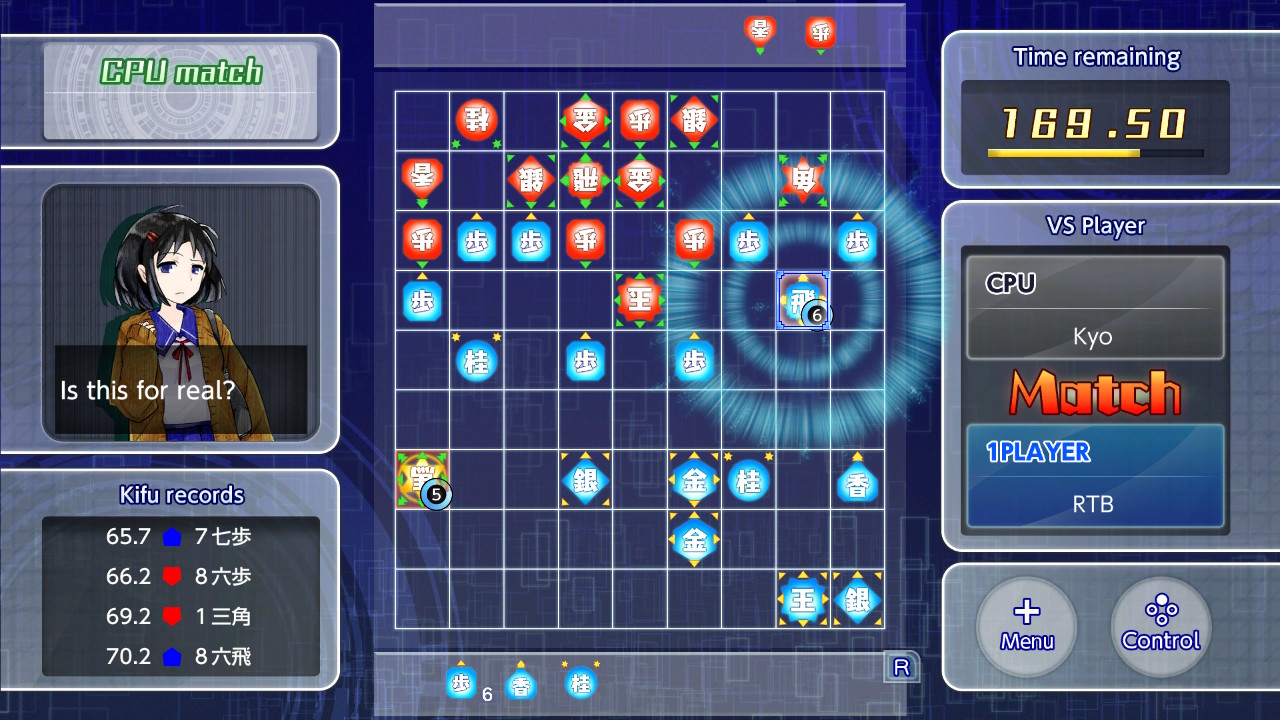
Task: Click the glowing piece marked 5 on the left
Action: (x=421, y=481)
